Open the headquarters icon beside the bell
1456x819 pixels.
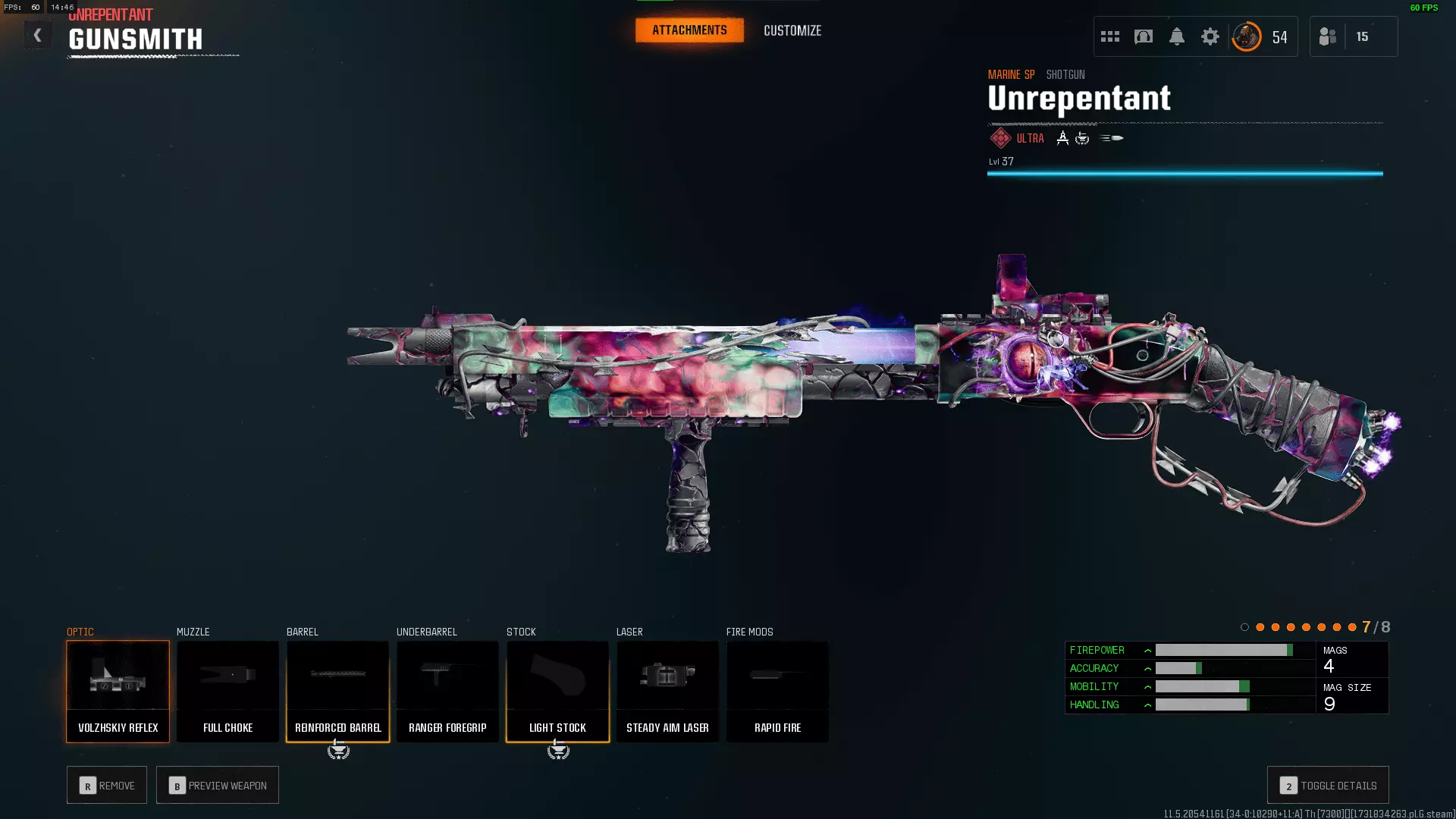click(x=1144, y=36)
